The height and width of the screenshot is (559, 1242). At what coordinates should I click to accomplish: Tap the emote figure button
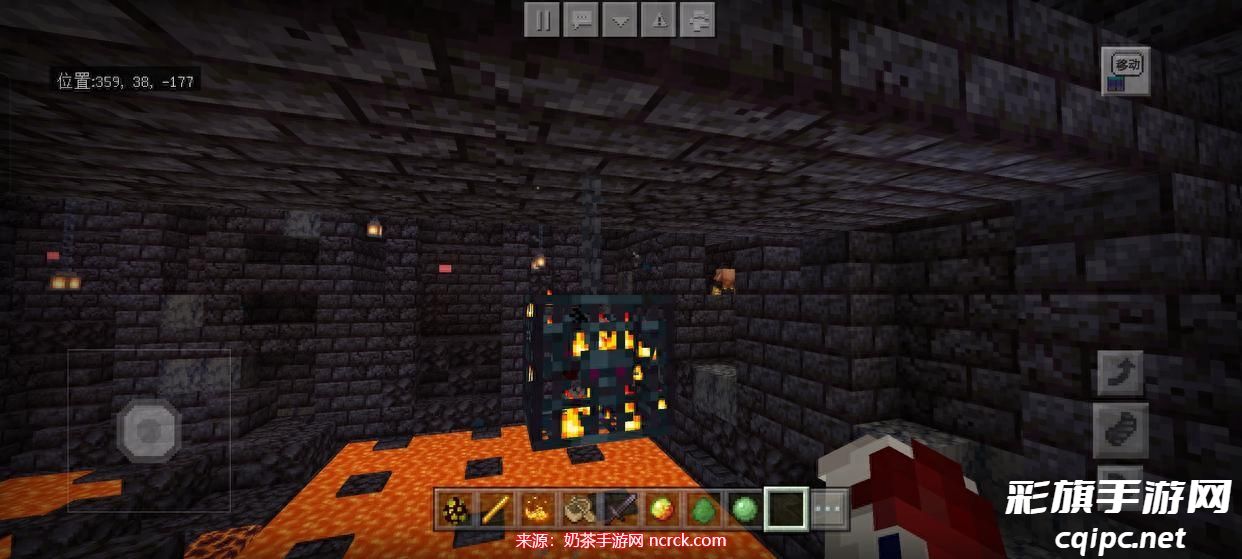[699, 19]
